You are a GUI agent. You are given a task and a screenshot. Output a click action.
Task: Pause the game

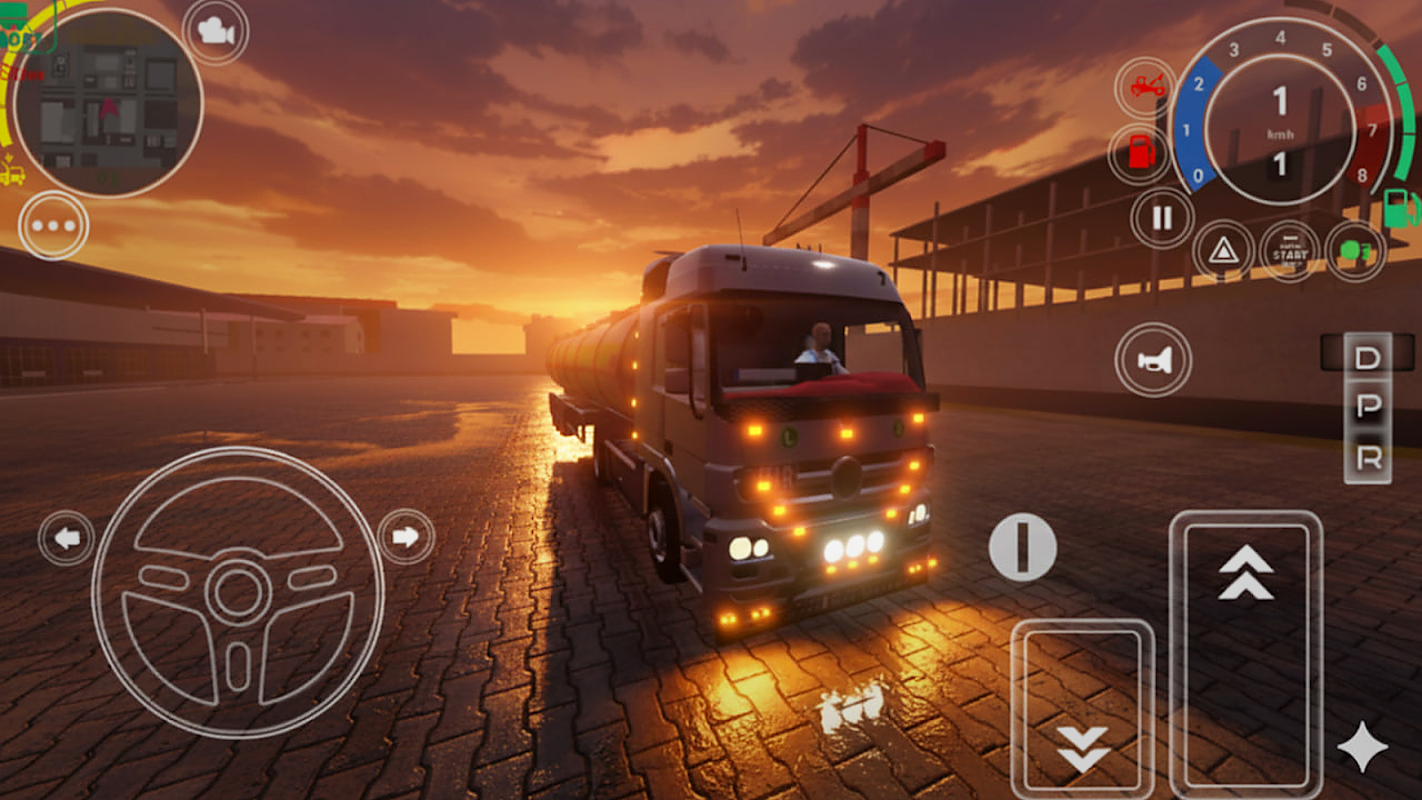pyautogui.click(x=1162, y=218)
